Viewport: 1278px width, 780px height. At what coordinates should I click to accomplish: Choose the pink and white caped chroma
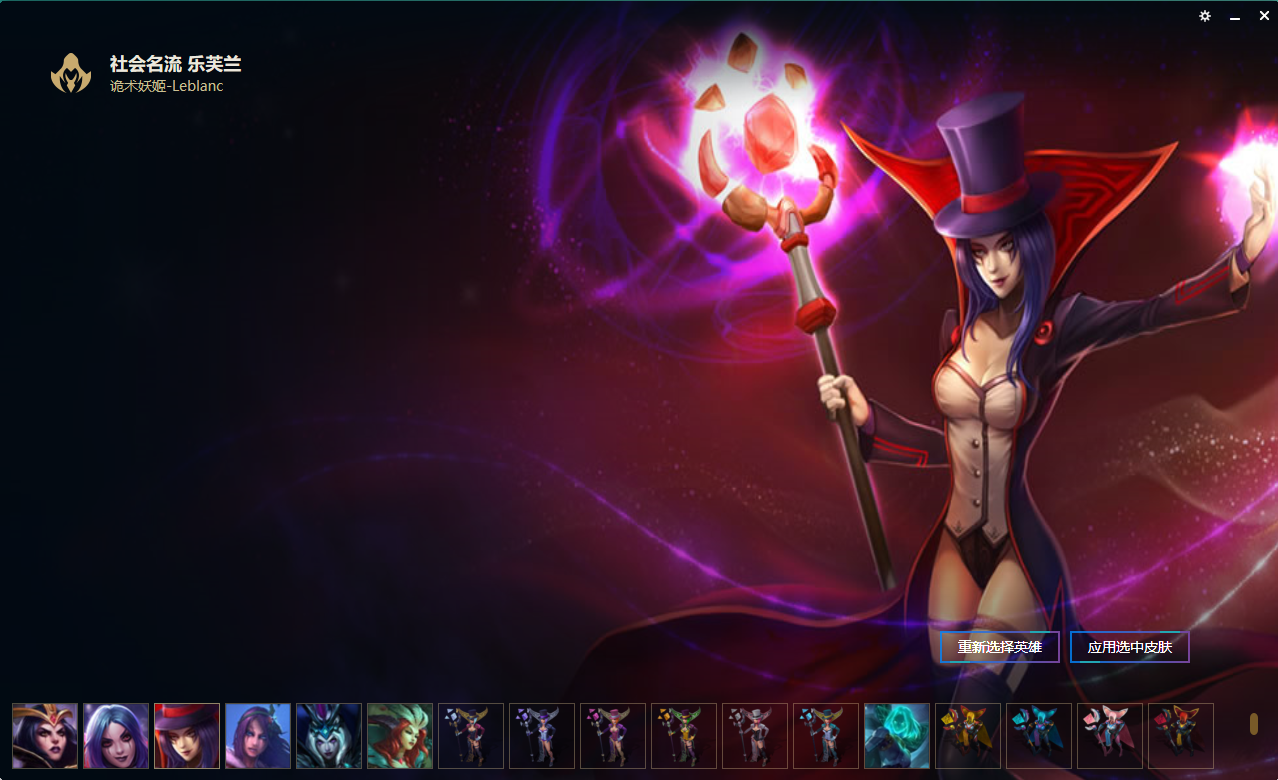pyautogui.click(x=1110, y=736)
